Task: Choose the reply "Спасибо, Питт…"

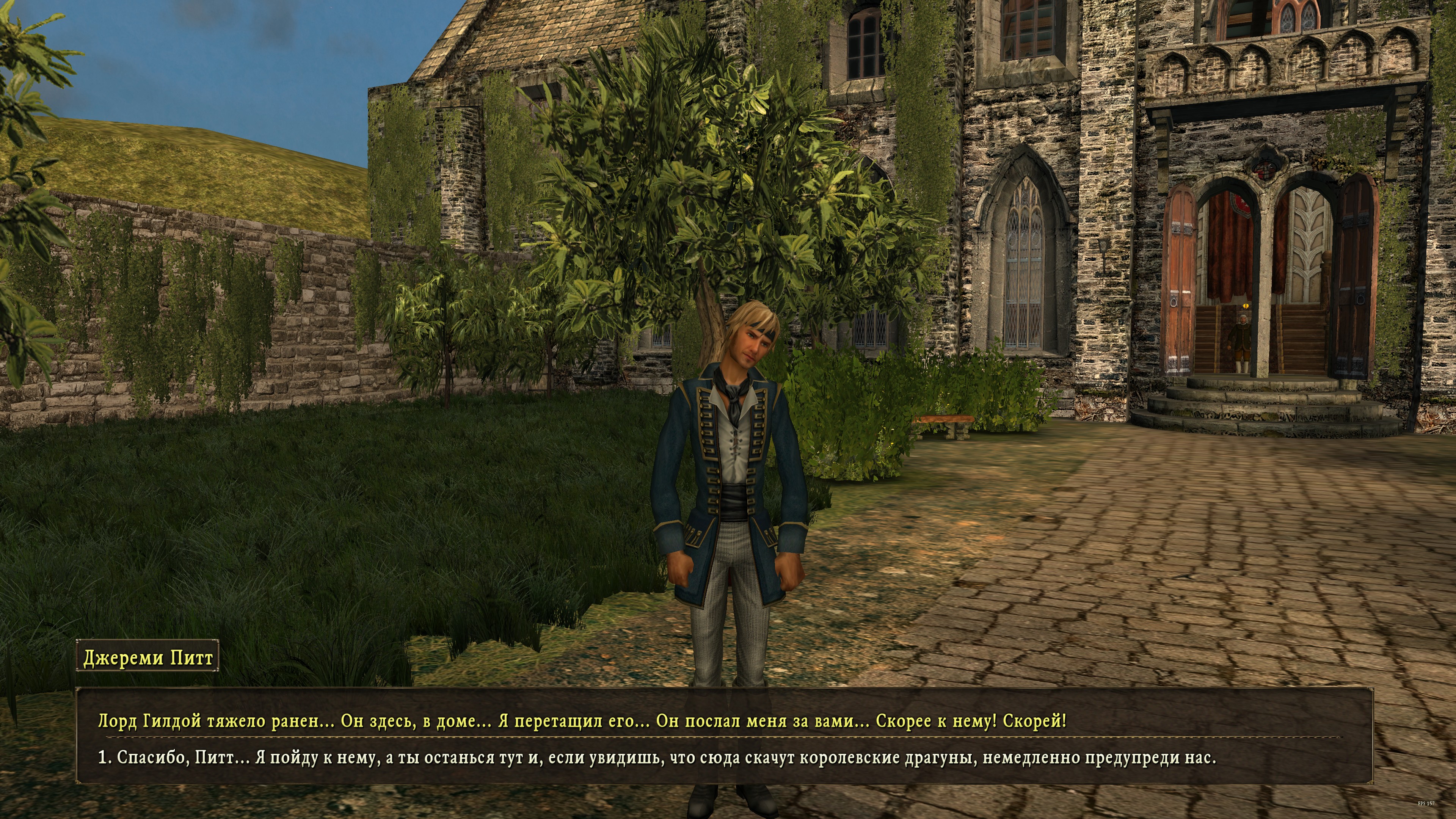Action: [x=656, y=758]
